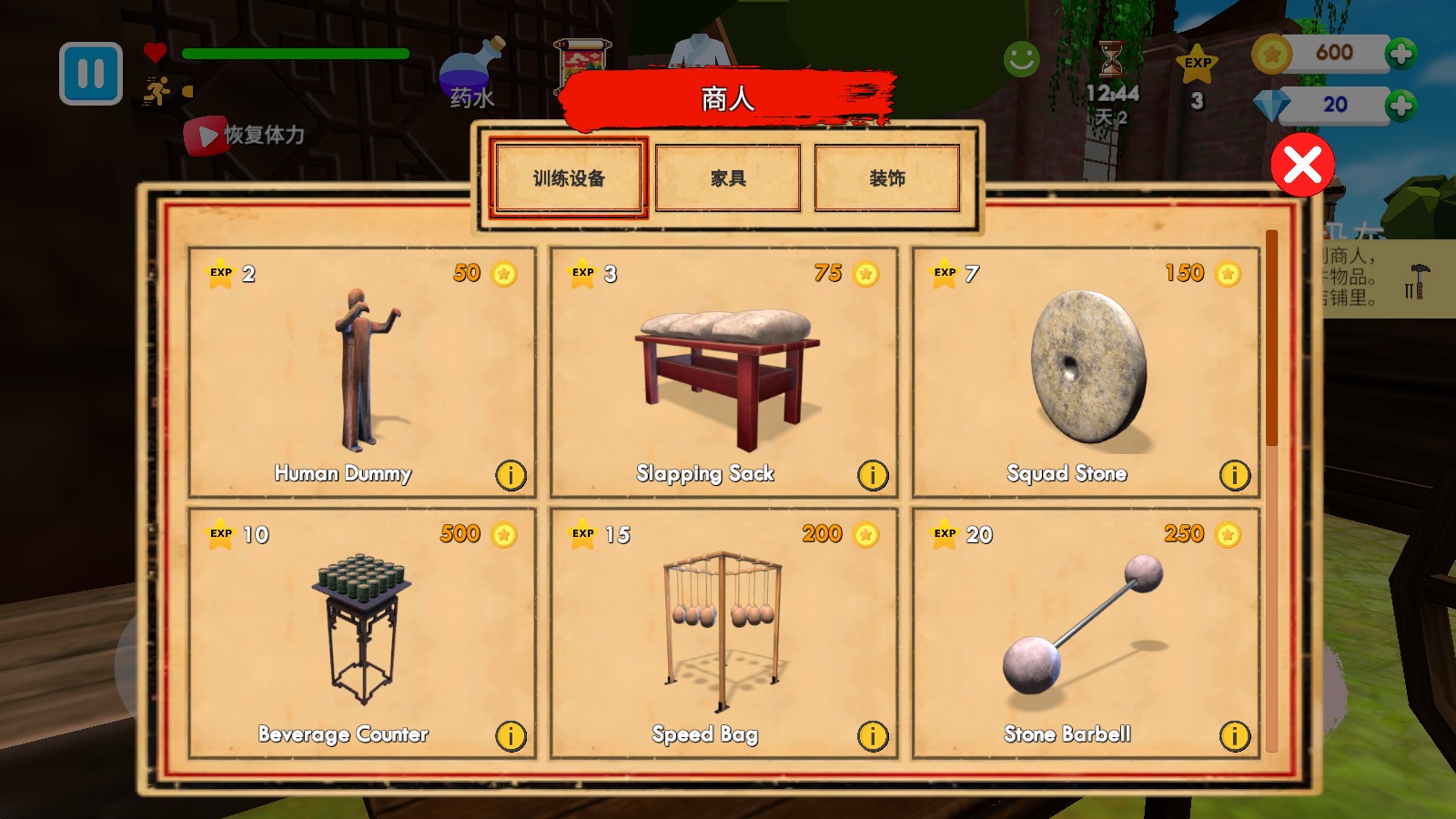This screenshot has width=1456, height=819.
Task: Open info for the Stone Barbell
Action: tap(1235, 736)
